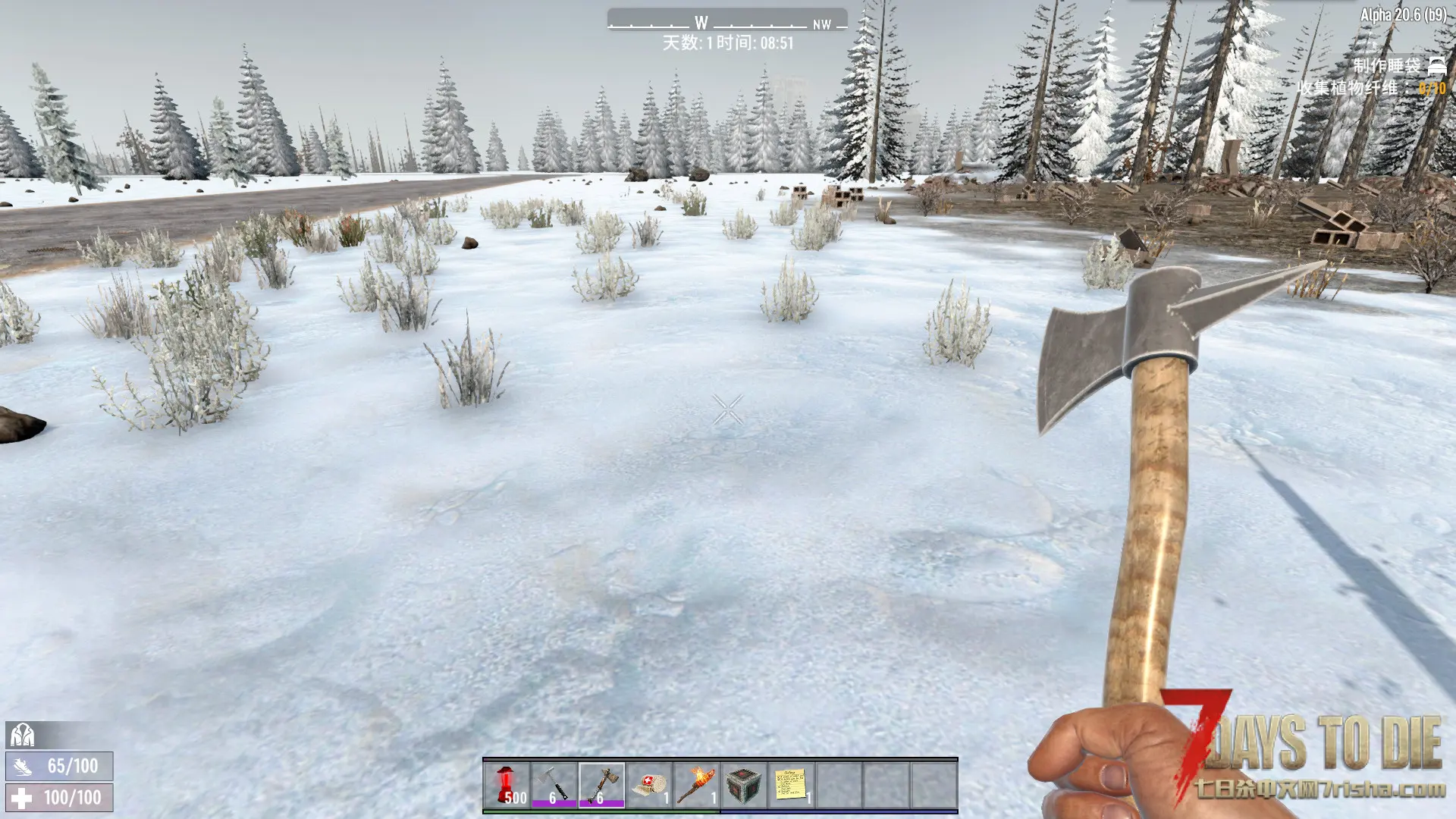Click the compass bar

click(726, 22)
